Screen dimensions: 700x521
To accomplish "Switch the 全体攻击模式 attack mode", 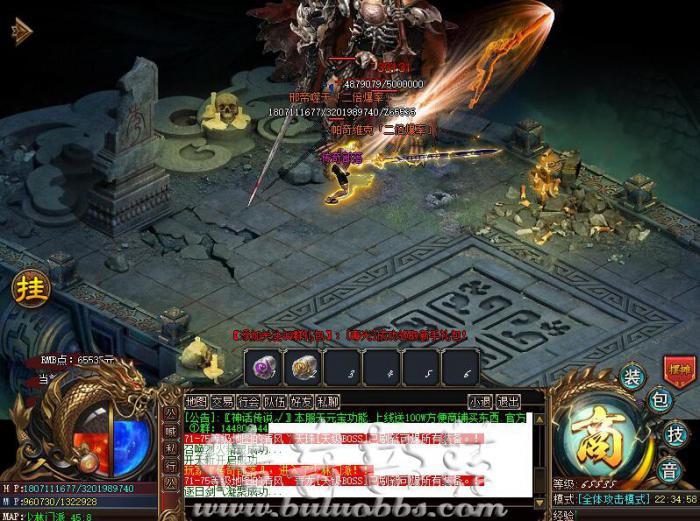I will click(616, 498).
